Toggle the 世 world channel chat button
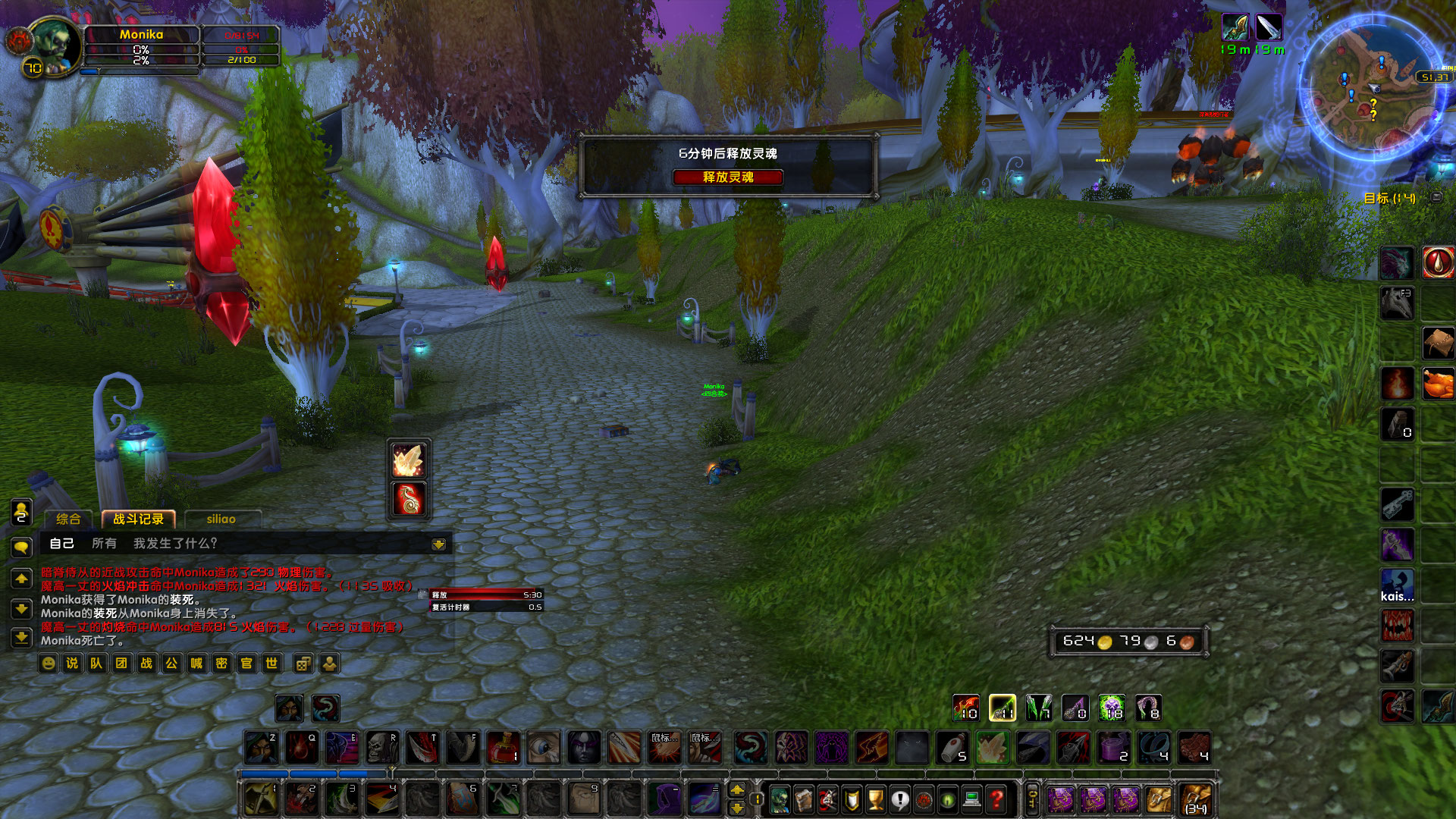Screen dimensions: 1456x819 (271, 664)
